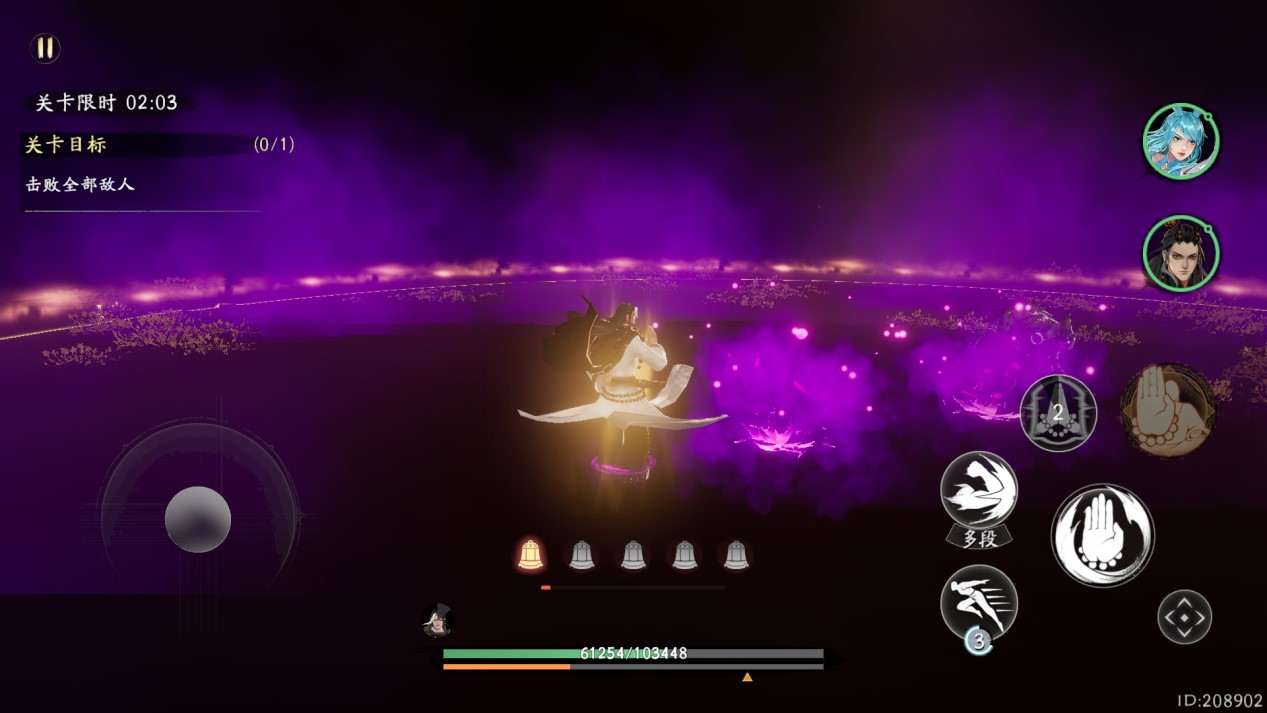Switch to the dark-haired male teammate portrait

click(x=1181, y=253)
